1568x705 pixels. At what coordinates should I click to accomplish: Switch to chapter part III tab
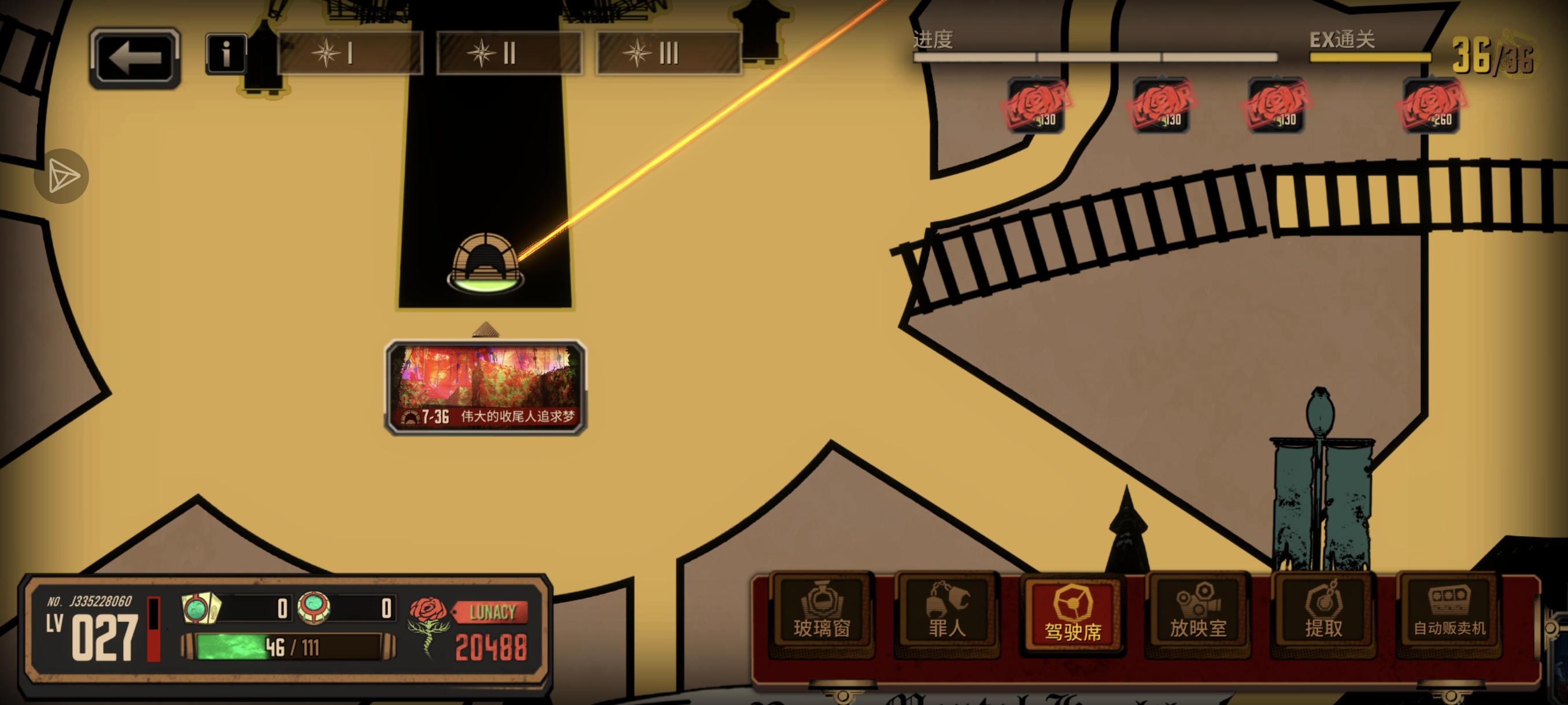click(x=668, y=54)
